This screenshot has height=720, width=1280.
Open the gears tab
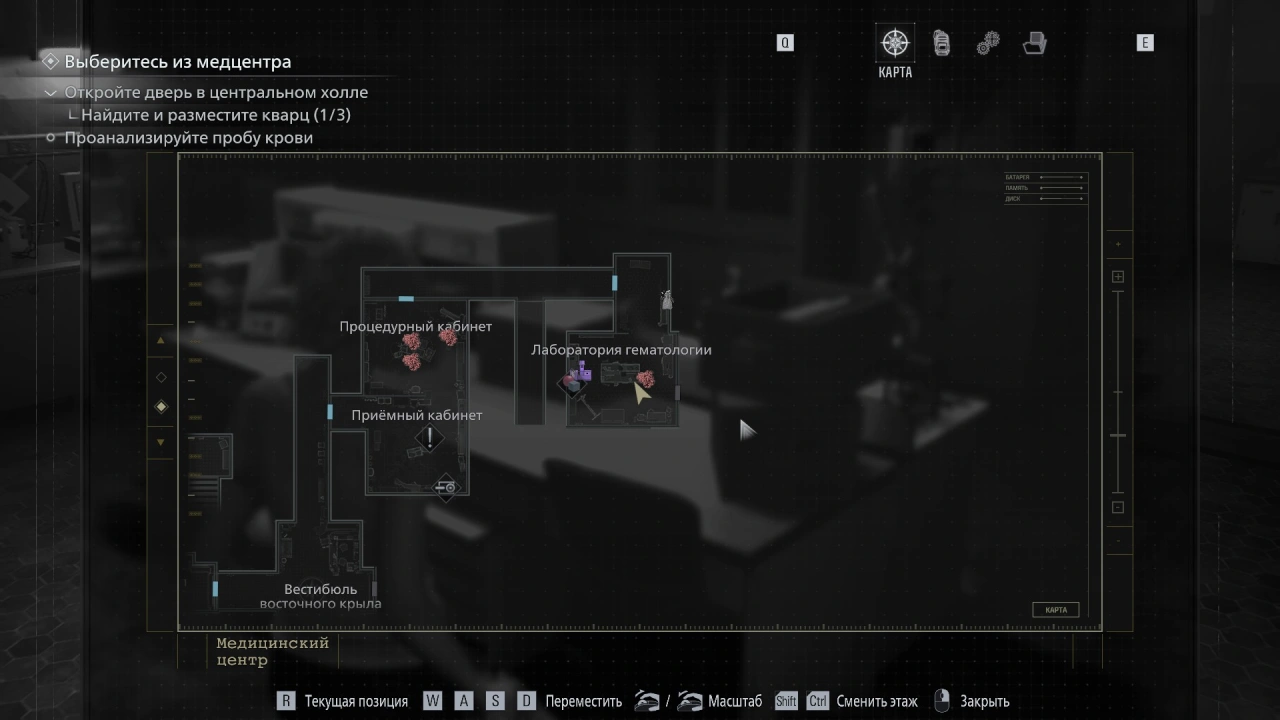click(x=988, y=43)
